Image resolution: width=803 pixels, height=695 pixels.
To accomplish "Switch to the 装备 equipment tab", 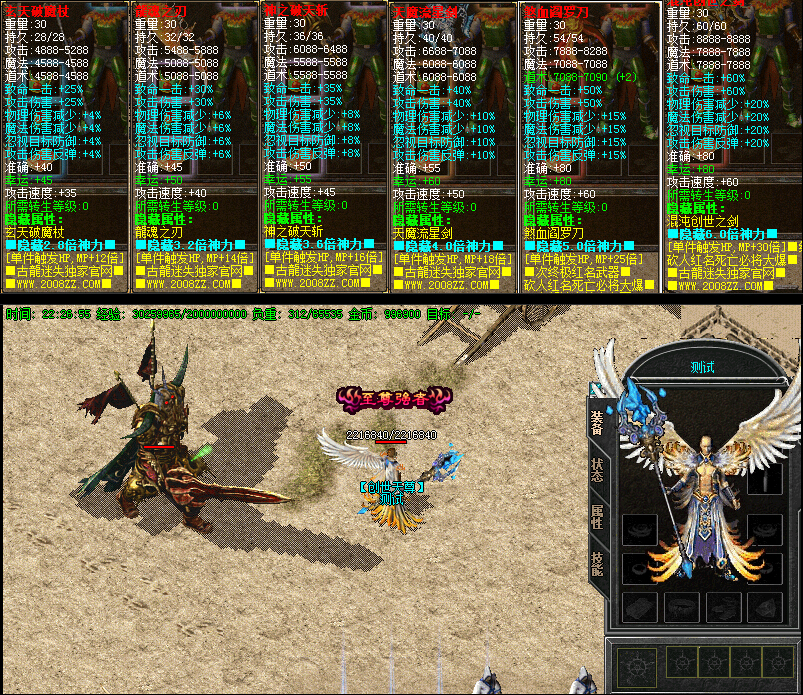I will 597,424.
